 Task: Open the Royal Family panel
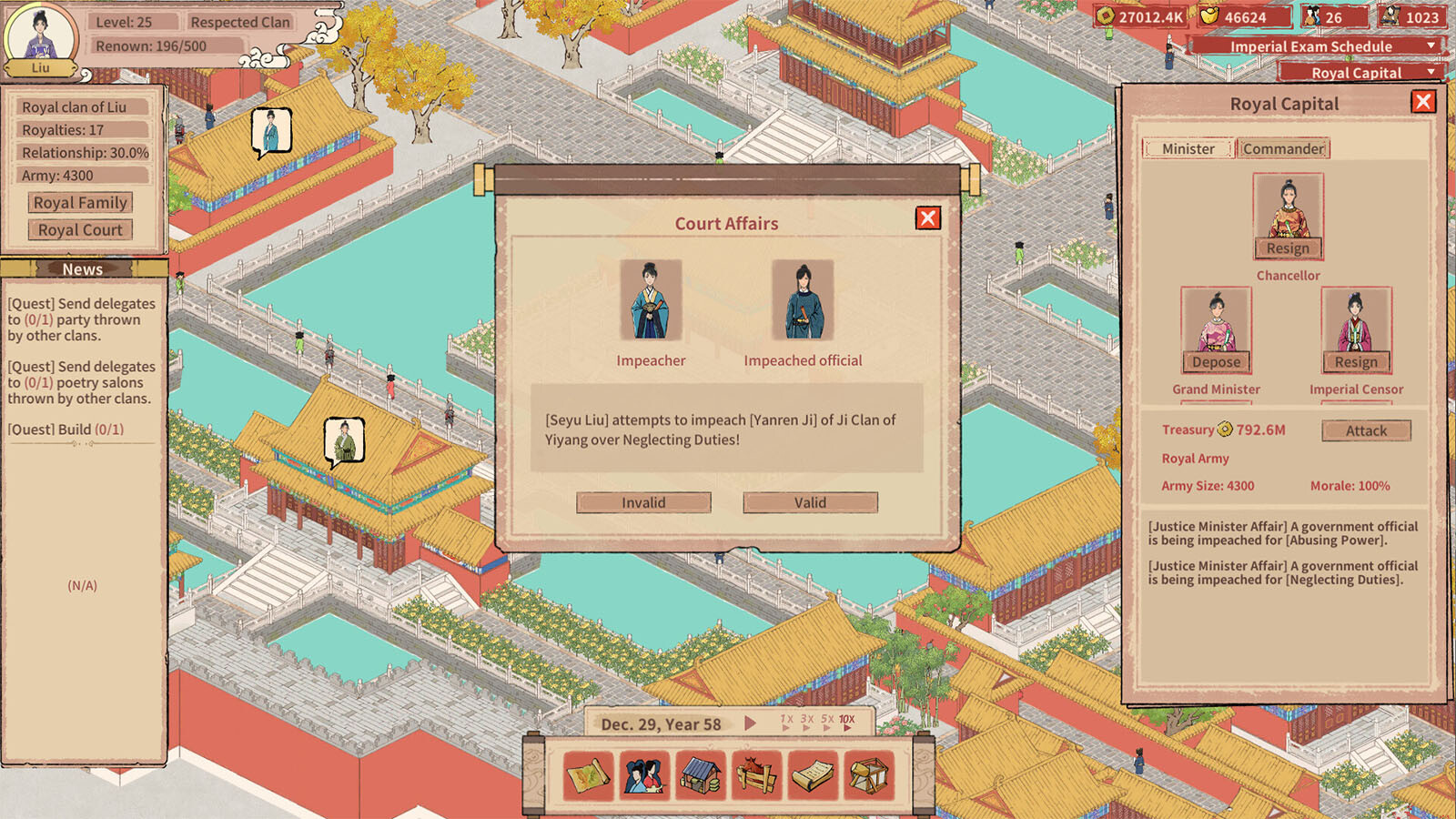(x=80, y=203)
